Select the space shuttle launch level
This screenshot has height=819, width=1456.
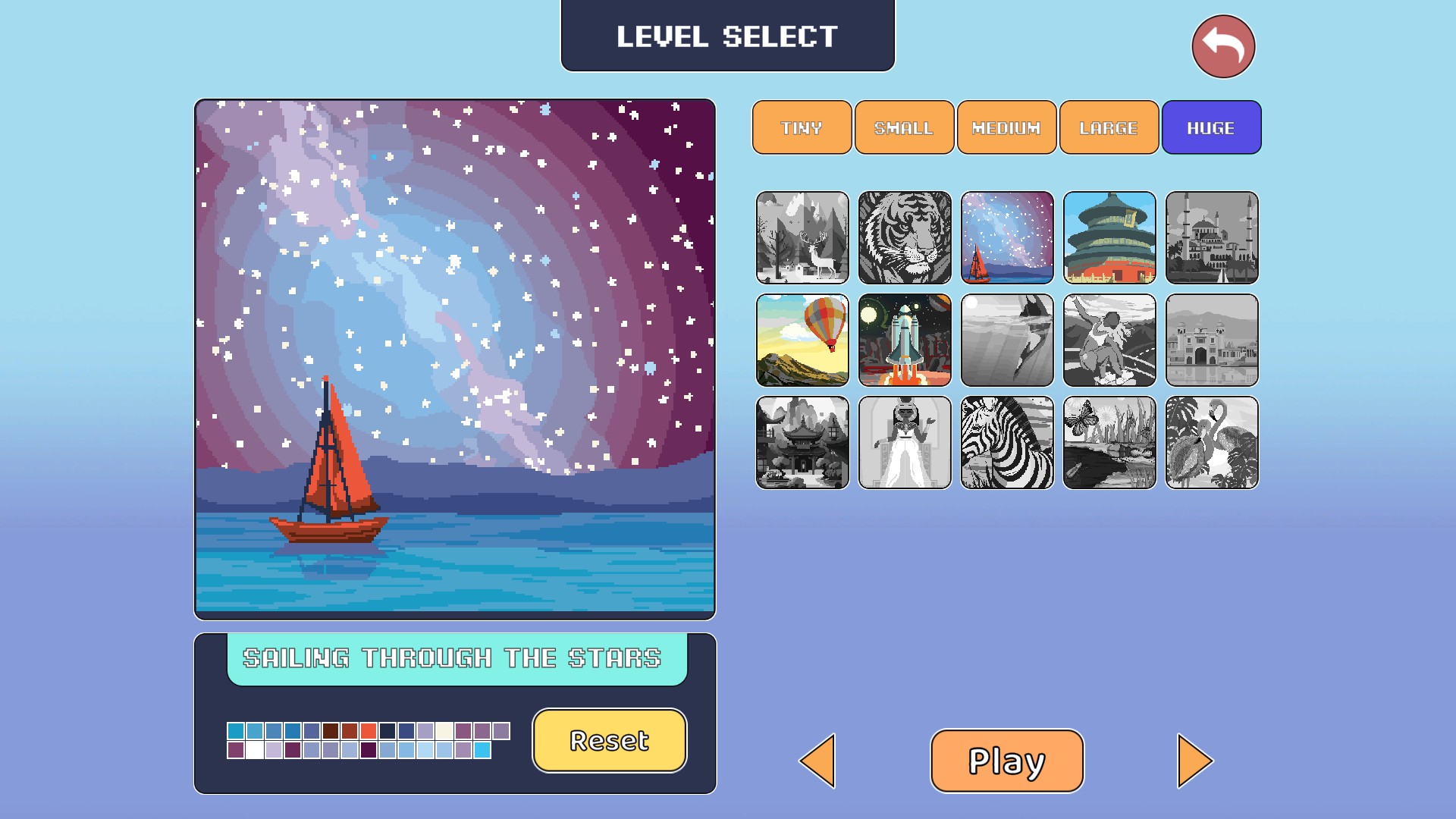click(x=905, y=340)
